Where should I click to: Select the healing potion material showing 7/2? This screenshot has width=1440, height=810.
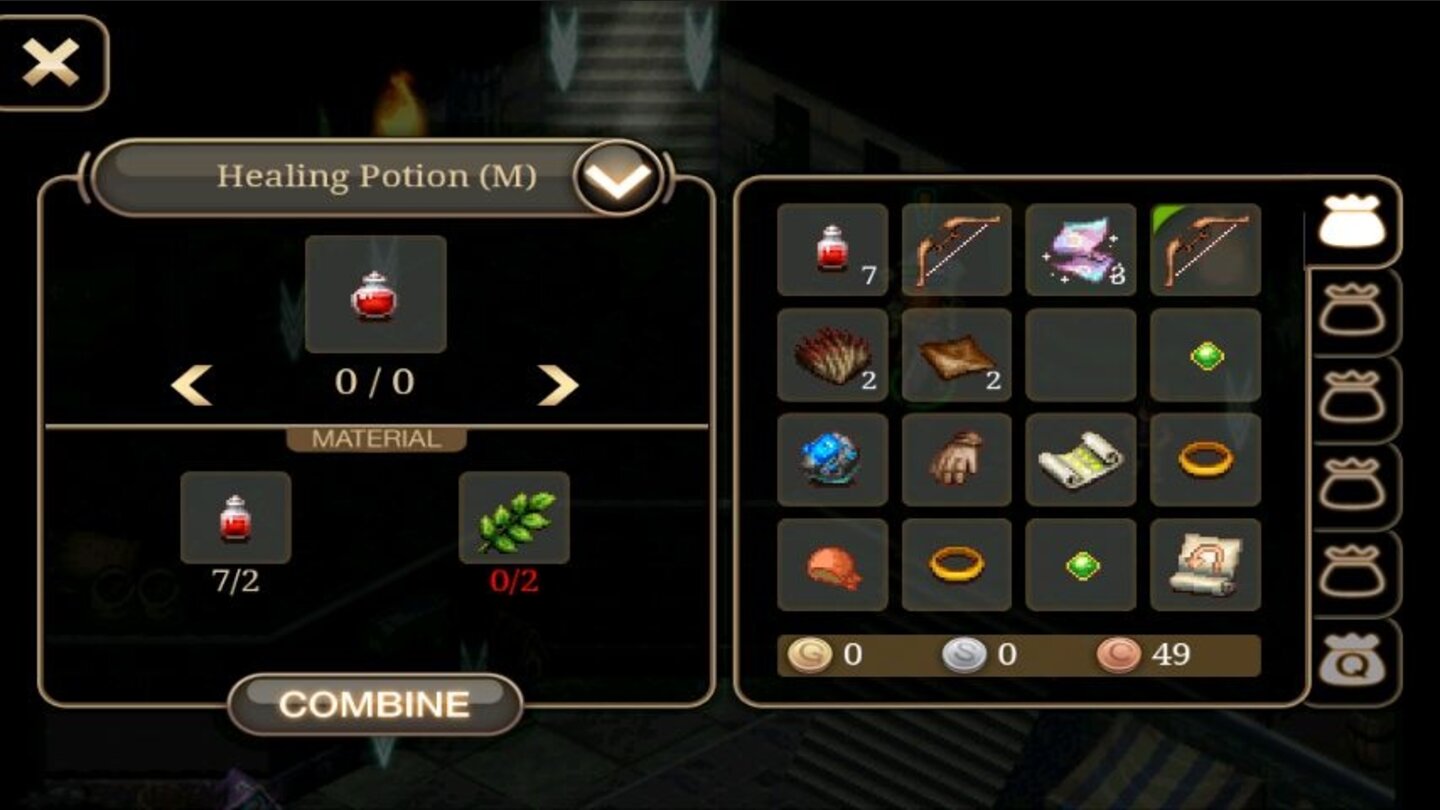click(235, 518)
